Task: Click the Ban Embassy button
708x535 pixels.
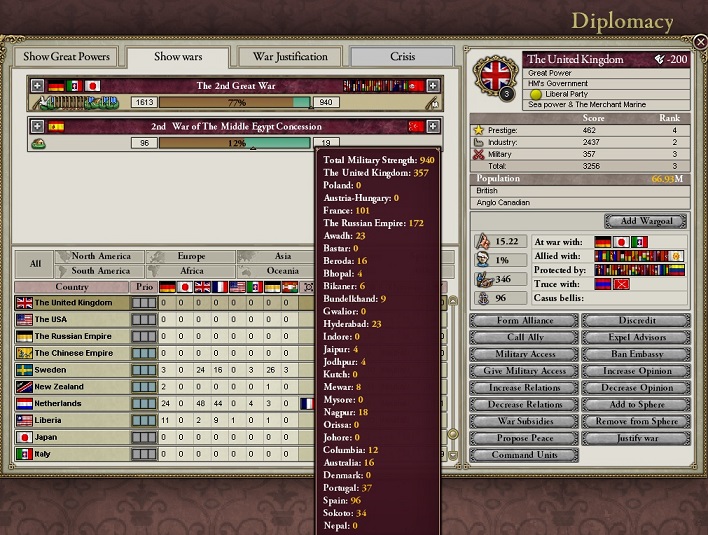Action: click(x=636, y=354)
